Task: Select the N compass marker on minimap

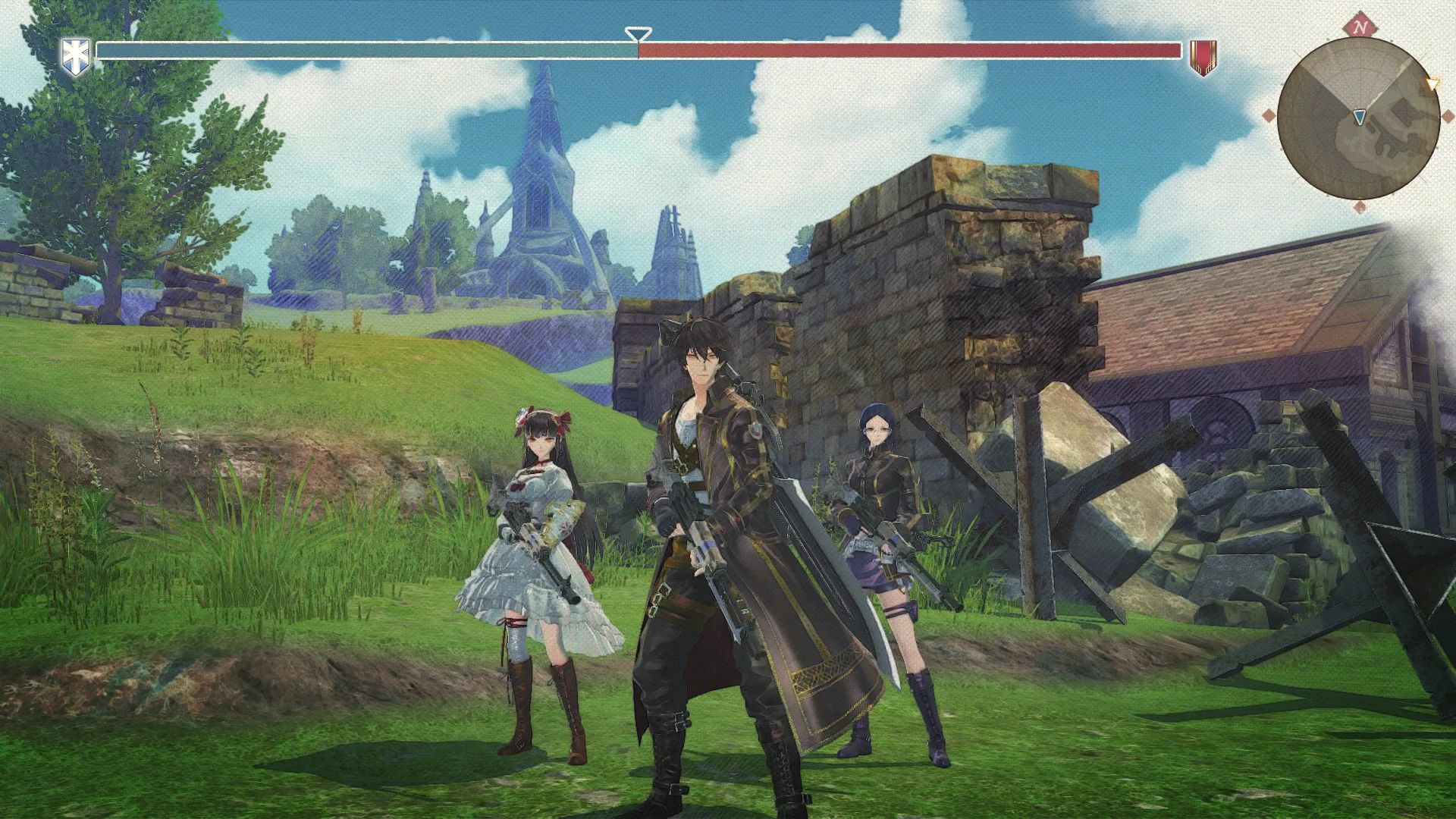Action: coord(1360,27)
